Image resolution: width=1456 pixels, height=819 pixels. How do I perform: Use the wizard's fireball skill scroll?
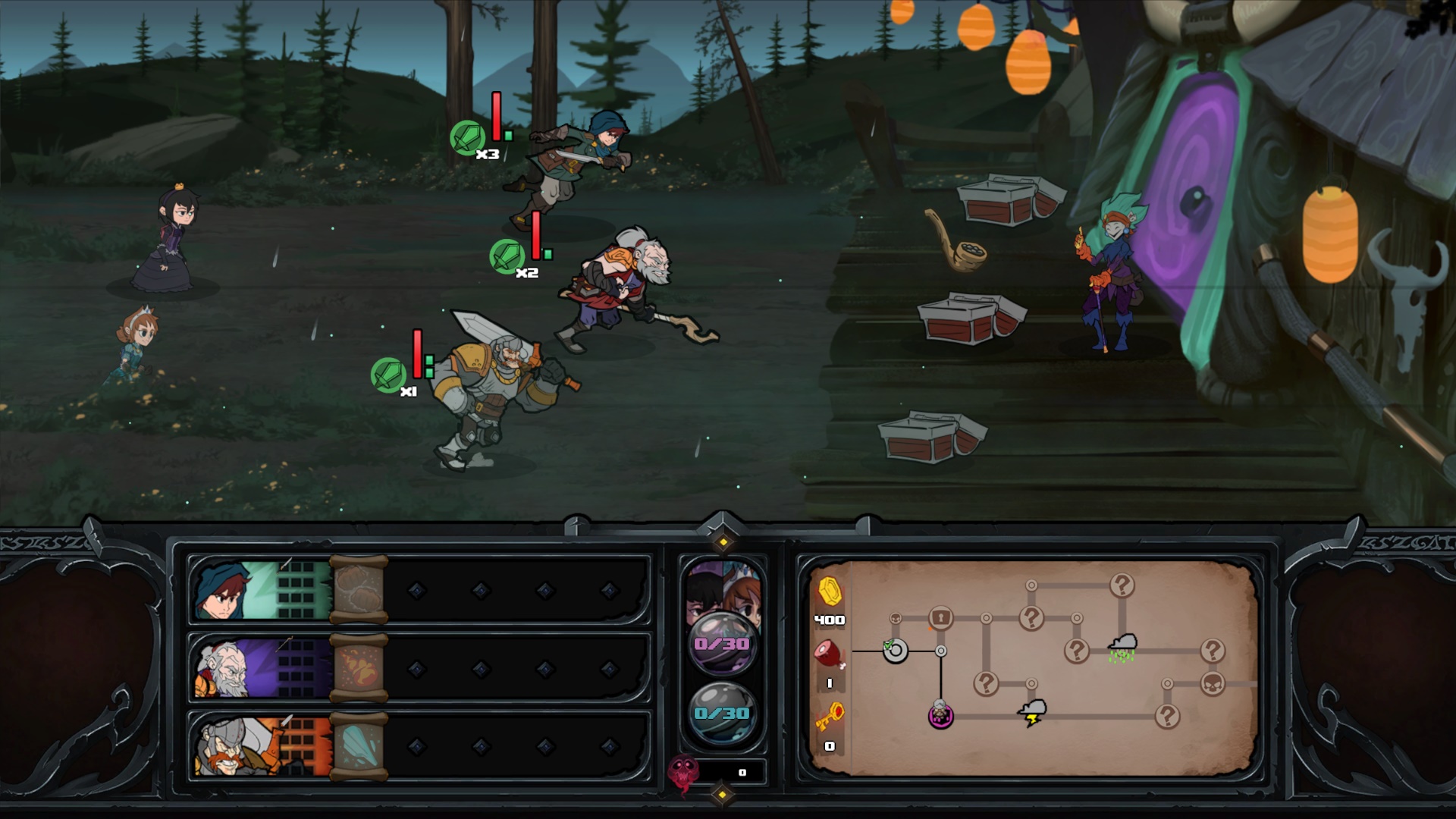(x=360, y=669)
